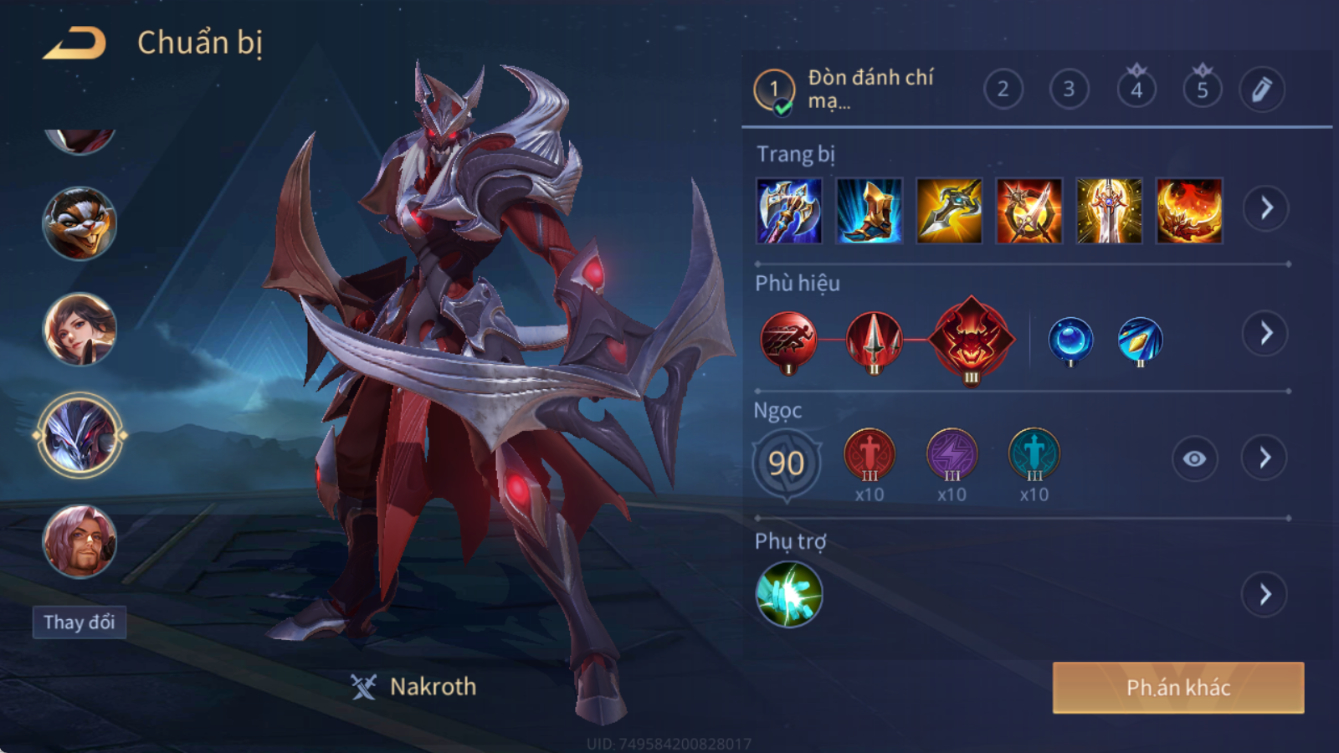Screen dimensions: 1339x753
Task: Open the Ngọc arcana arrow
Action: pyautogui.click(x=1265, y=458)
